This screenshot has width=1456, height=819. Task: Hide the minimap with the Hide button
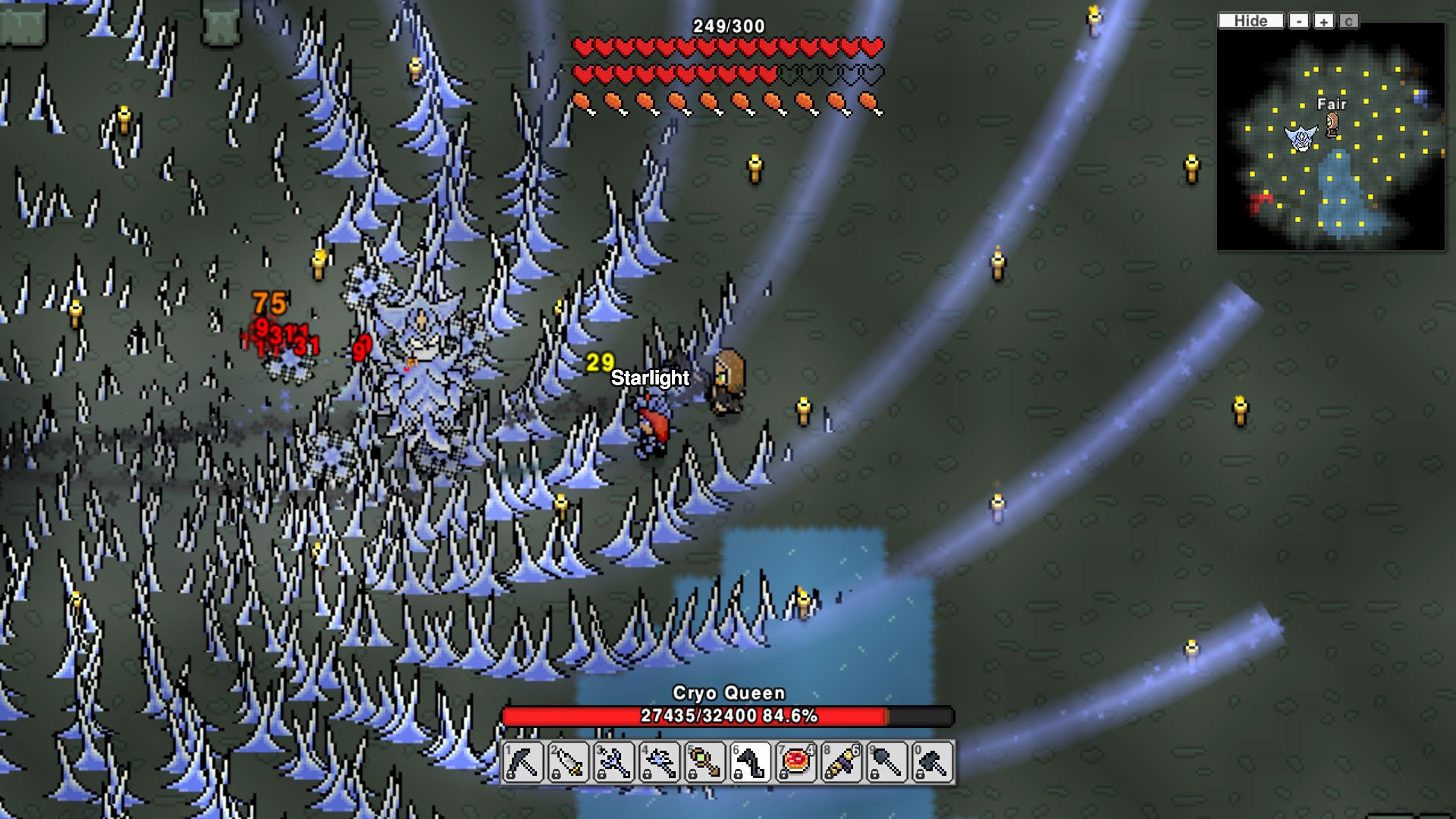pos(1250,21)
